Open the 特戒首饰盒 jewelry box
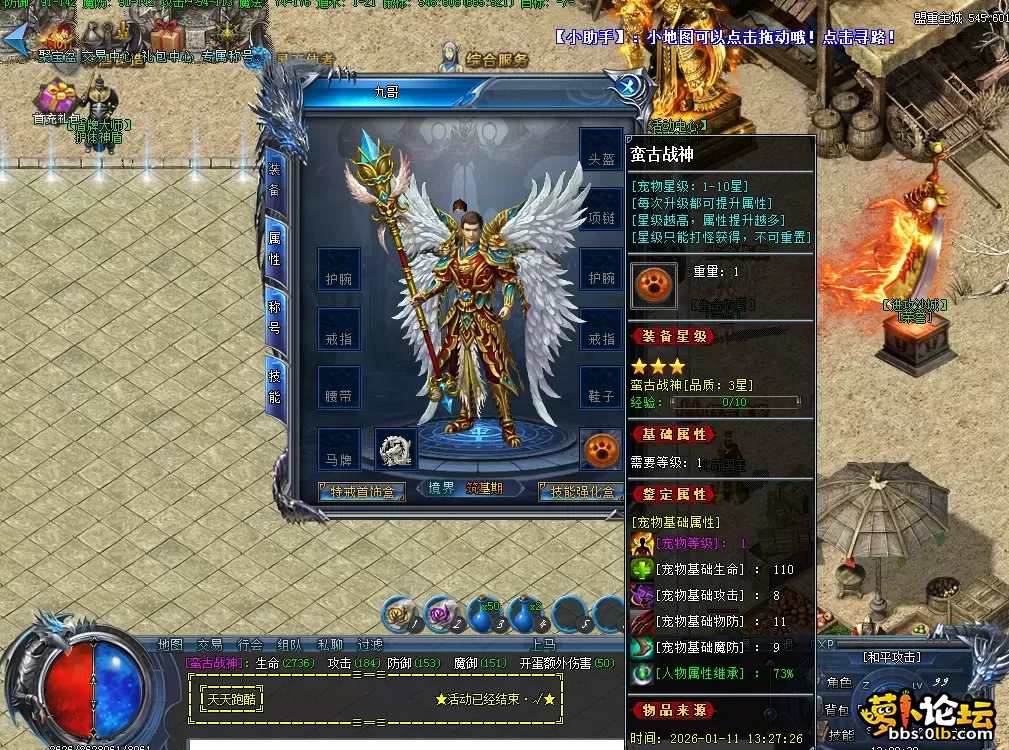Viewport: 1009px width, 750px height. tap(362, 491)
